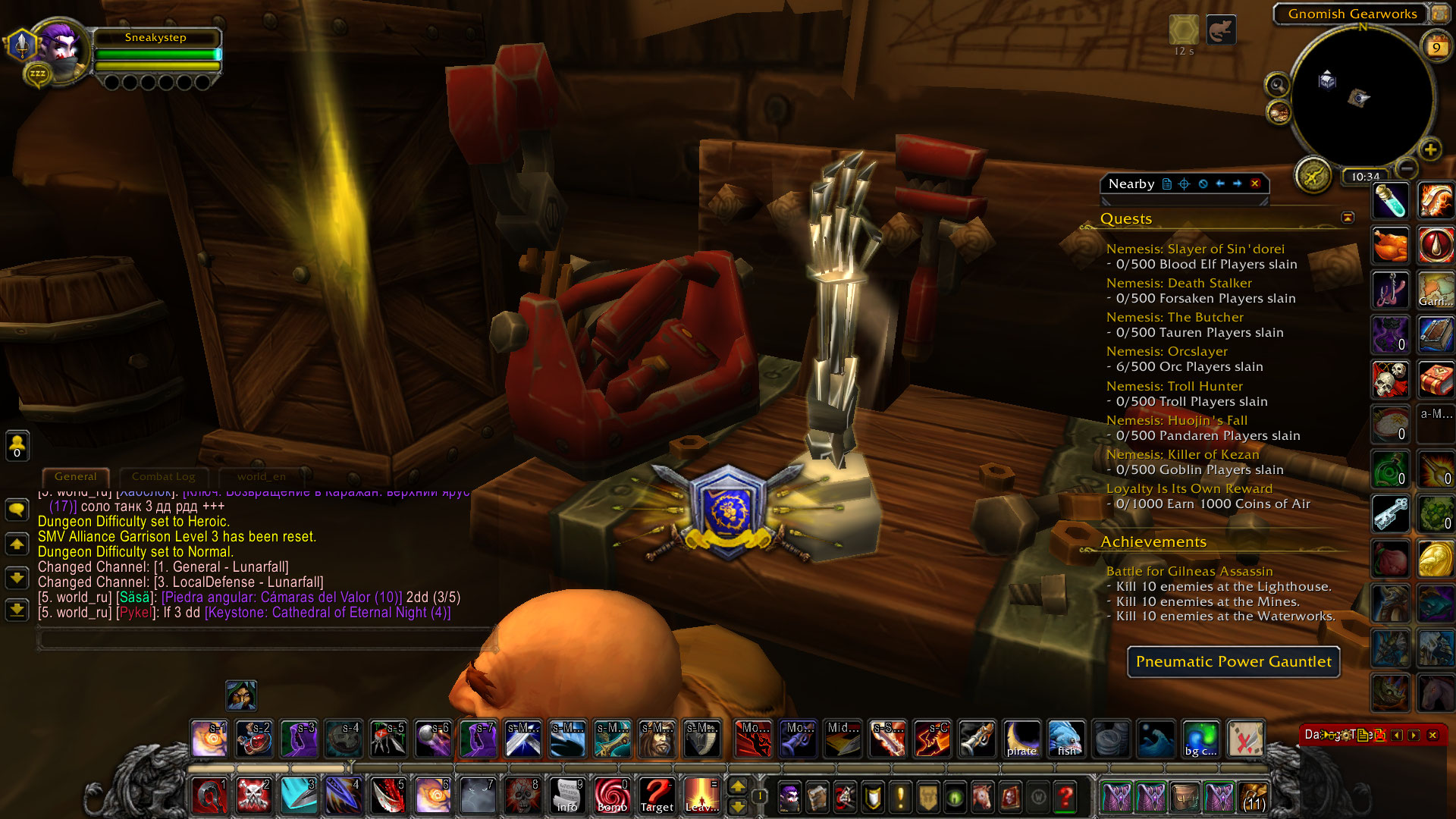
Task: Select the General chat tab
Action: tap(75, 477)
